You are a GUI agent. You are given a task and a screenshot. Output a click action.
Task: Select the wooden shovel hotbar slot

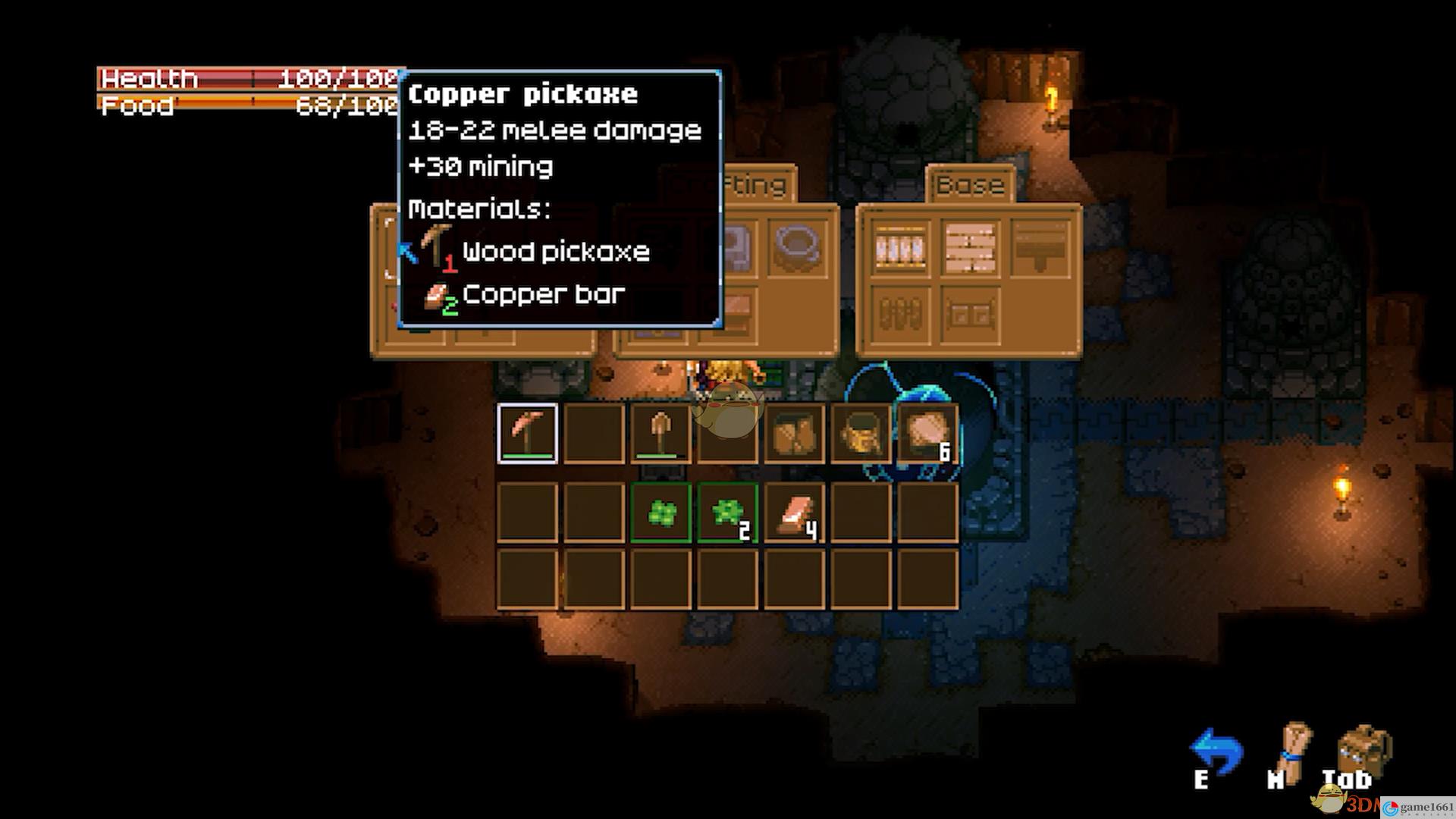tap(661, 433)
